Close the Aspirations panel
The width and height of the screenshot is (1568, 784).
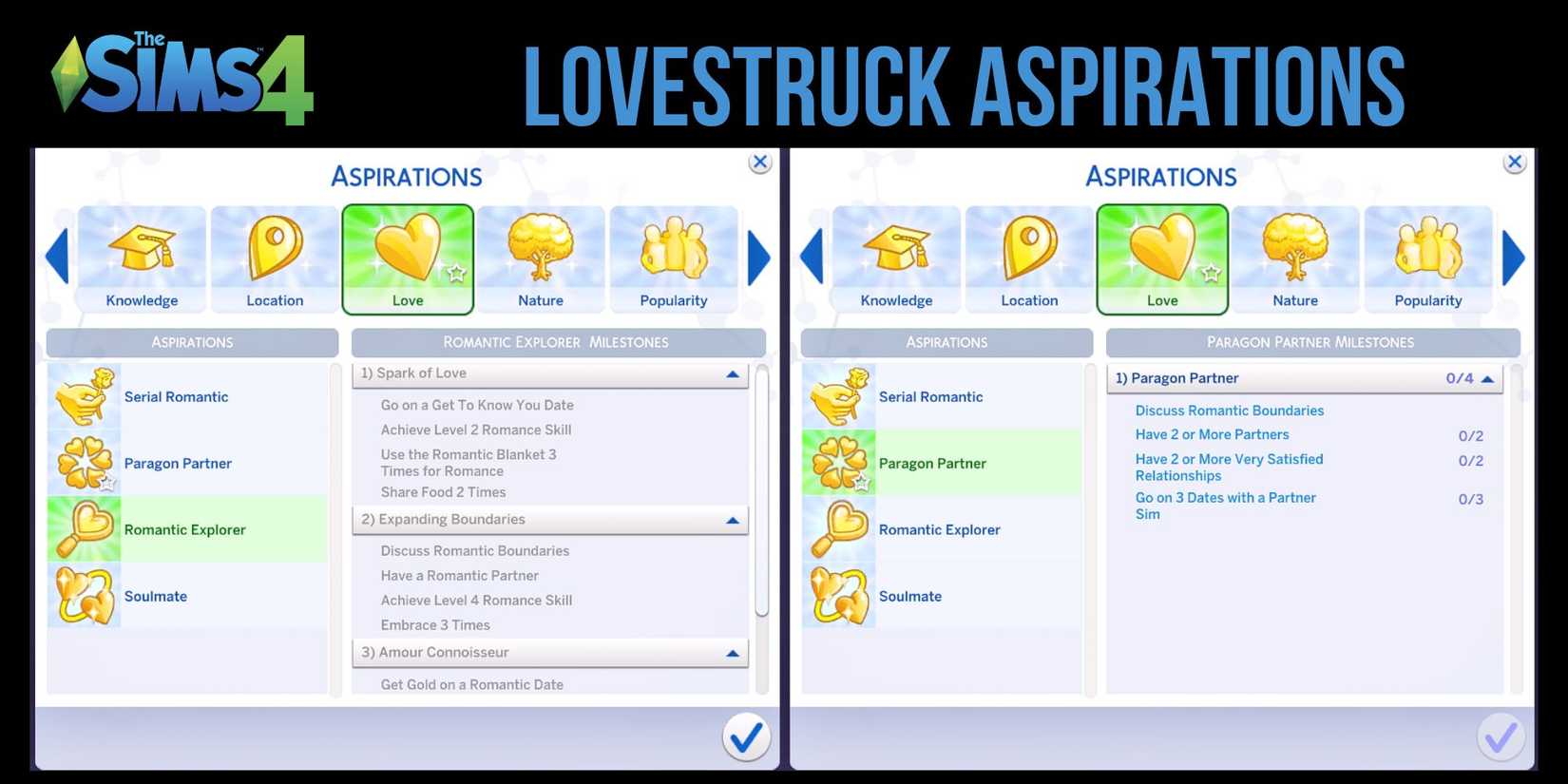point(759,162)
